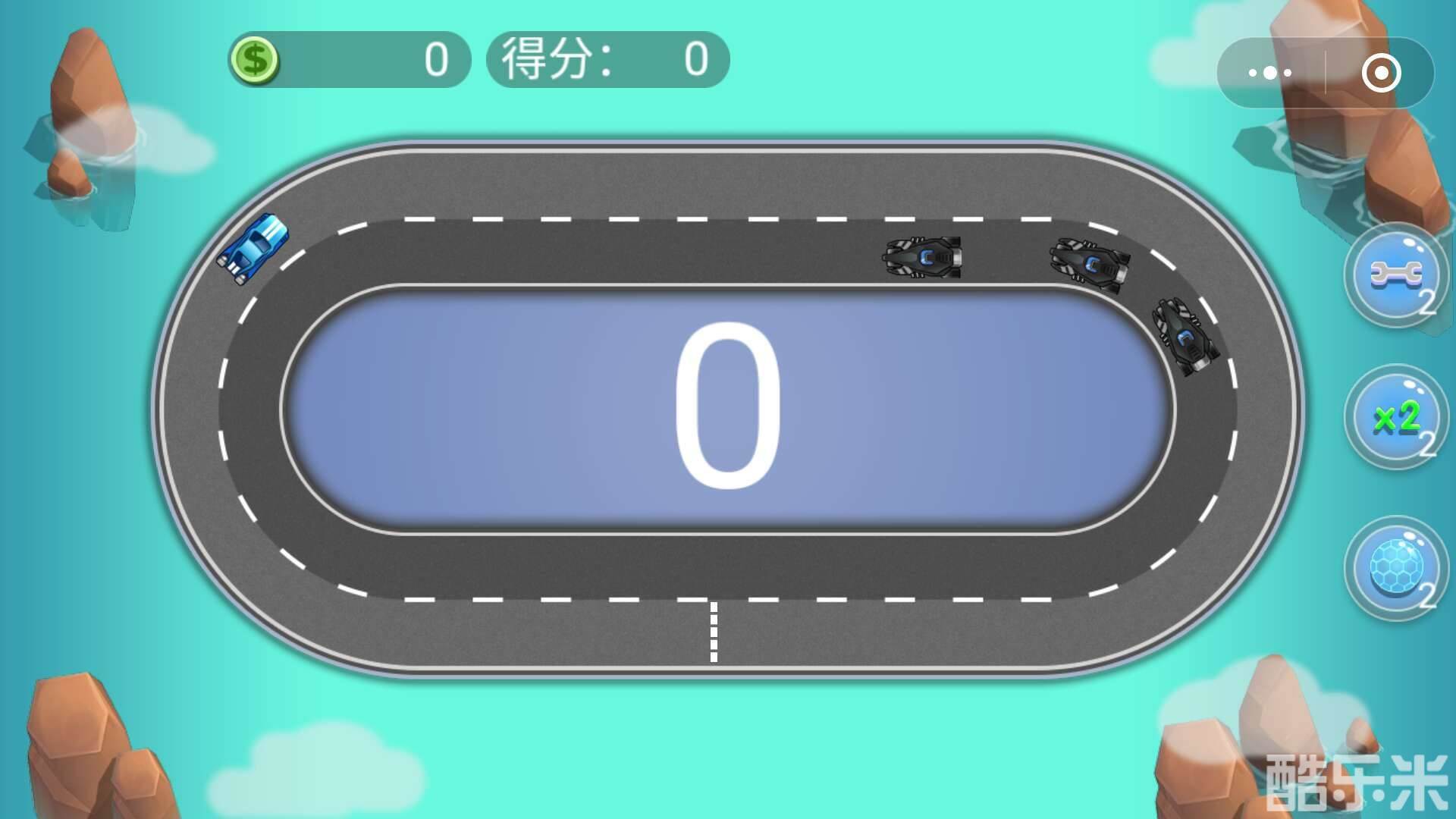Tap the black enemy racer on the top straight
Image resolution: width=1456 pixels, height=819 pixels.
coord(922,258)
